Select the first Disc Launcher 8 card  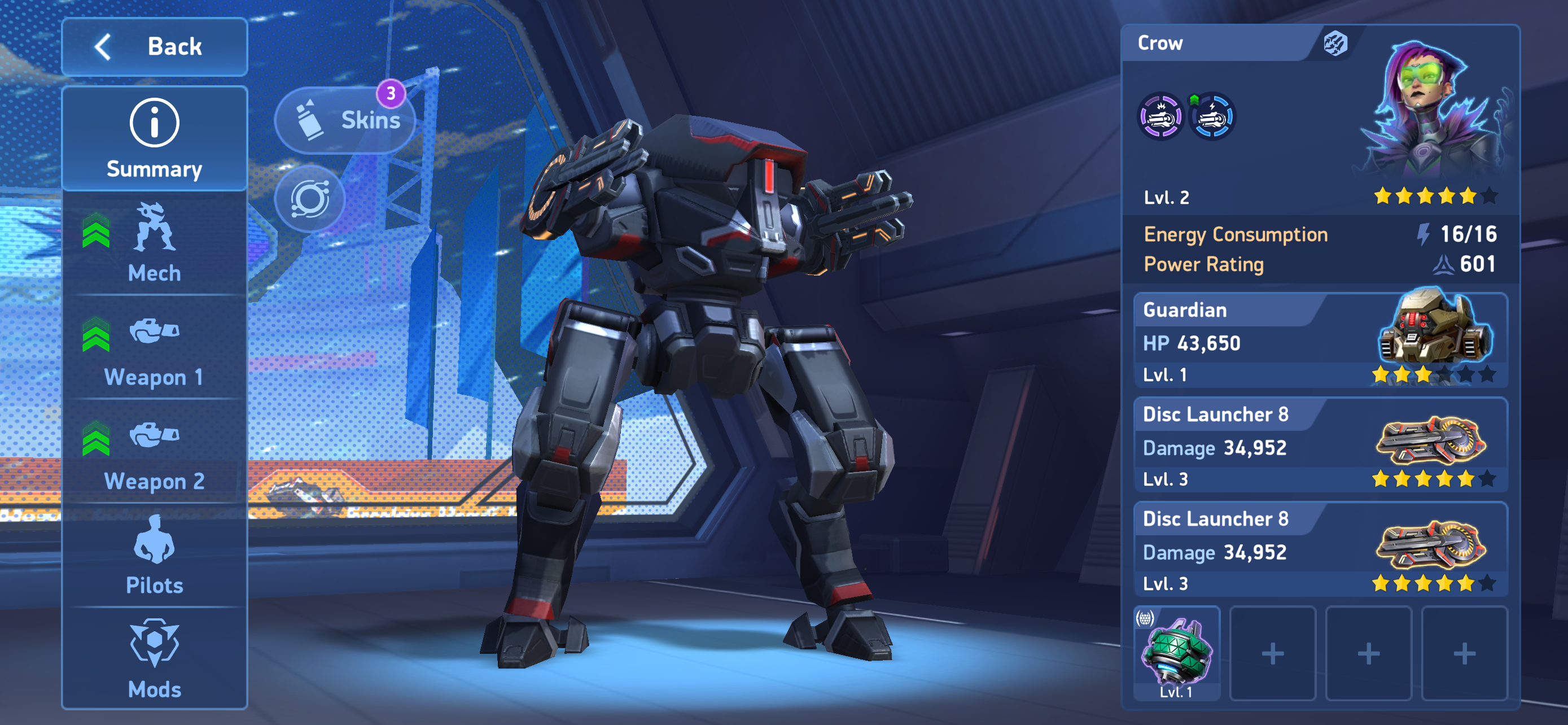[x=1320, y=446]
